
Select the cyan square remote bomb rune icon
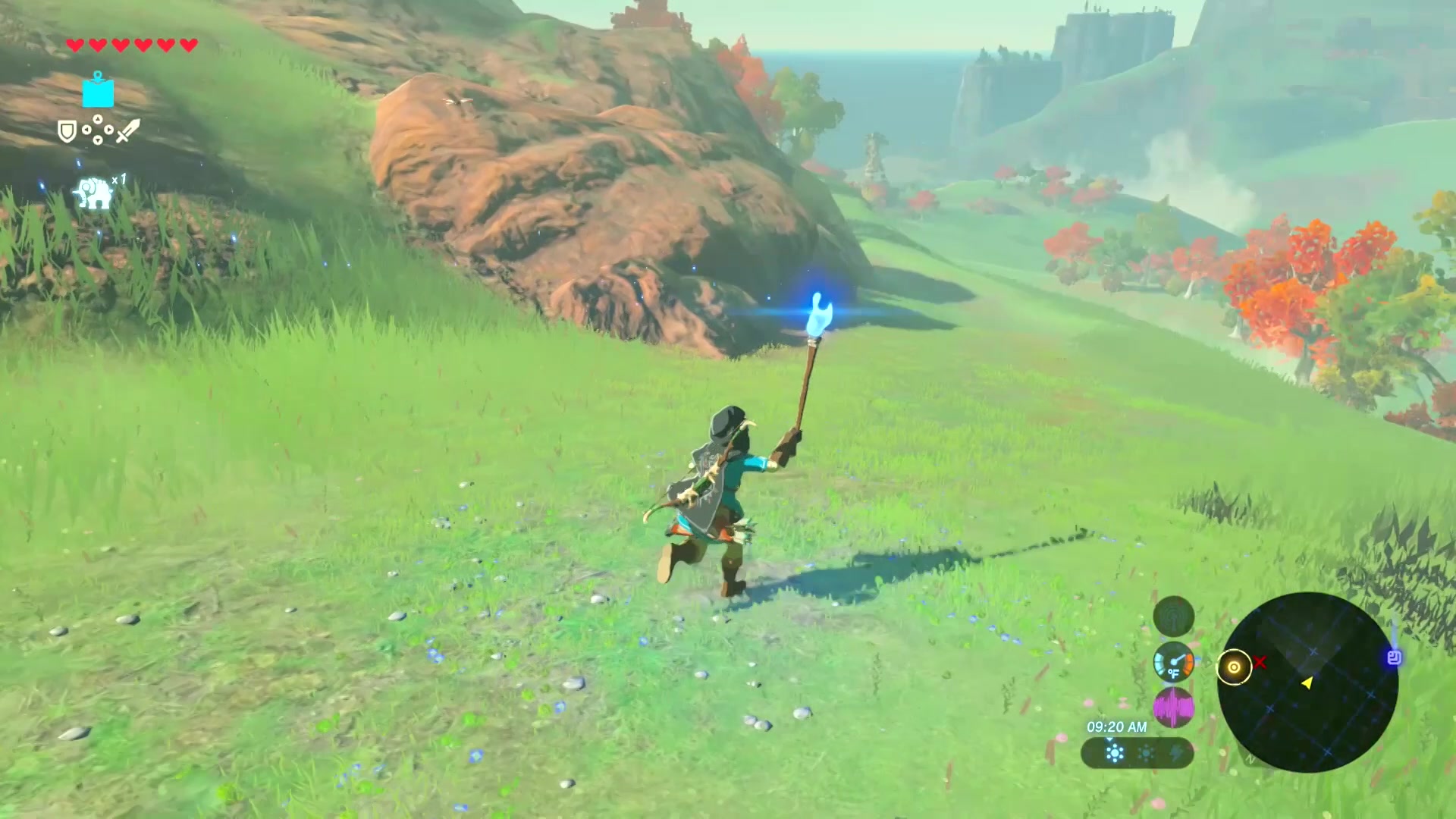pos(98,92)
